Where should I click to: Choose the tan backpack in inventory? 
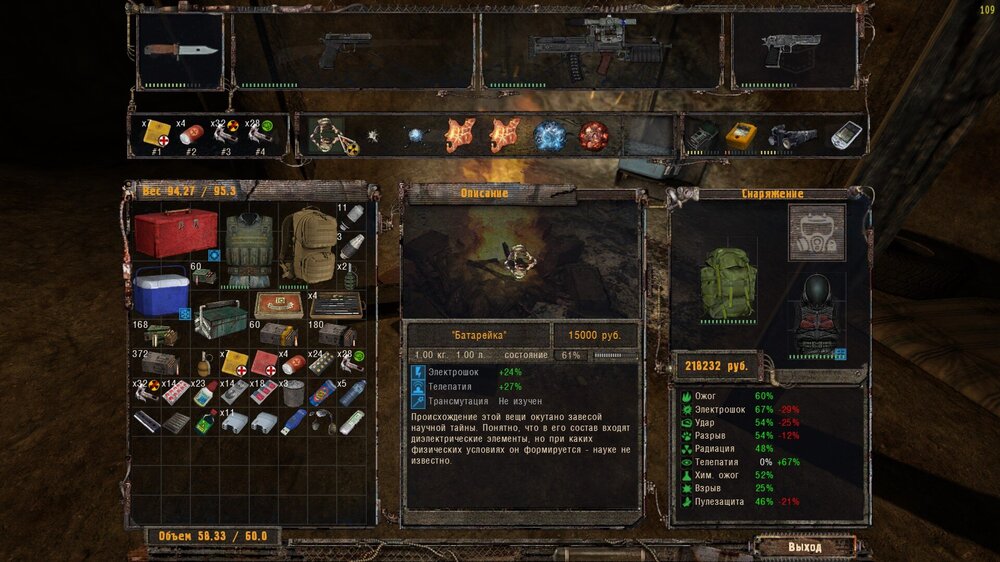click(307, 247)
